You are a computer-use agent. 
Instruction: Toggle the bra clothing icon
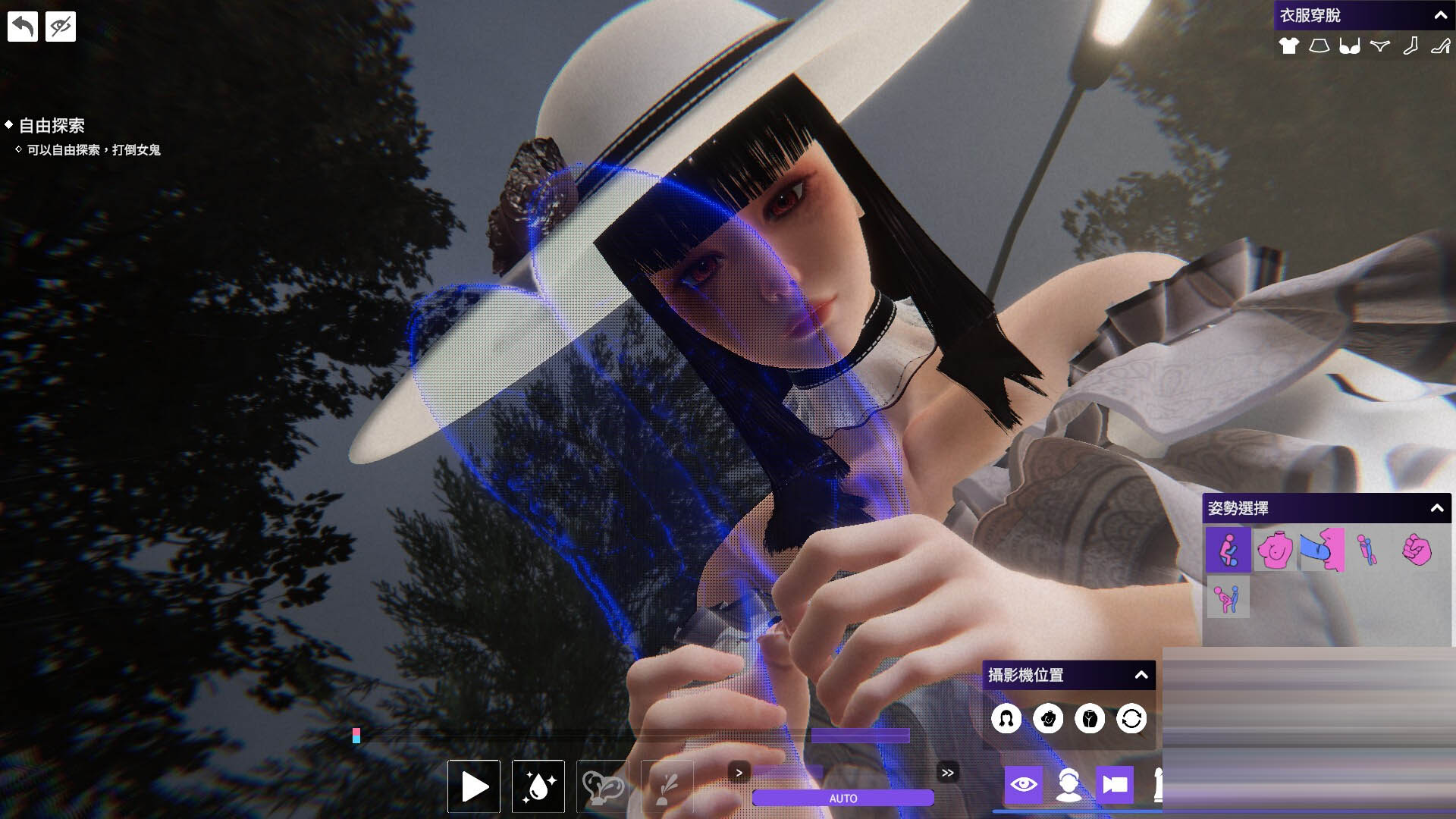coord(1349,46)
